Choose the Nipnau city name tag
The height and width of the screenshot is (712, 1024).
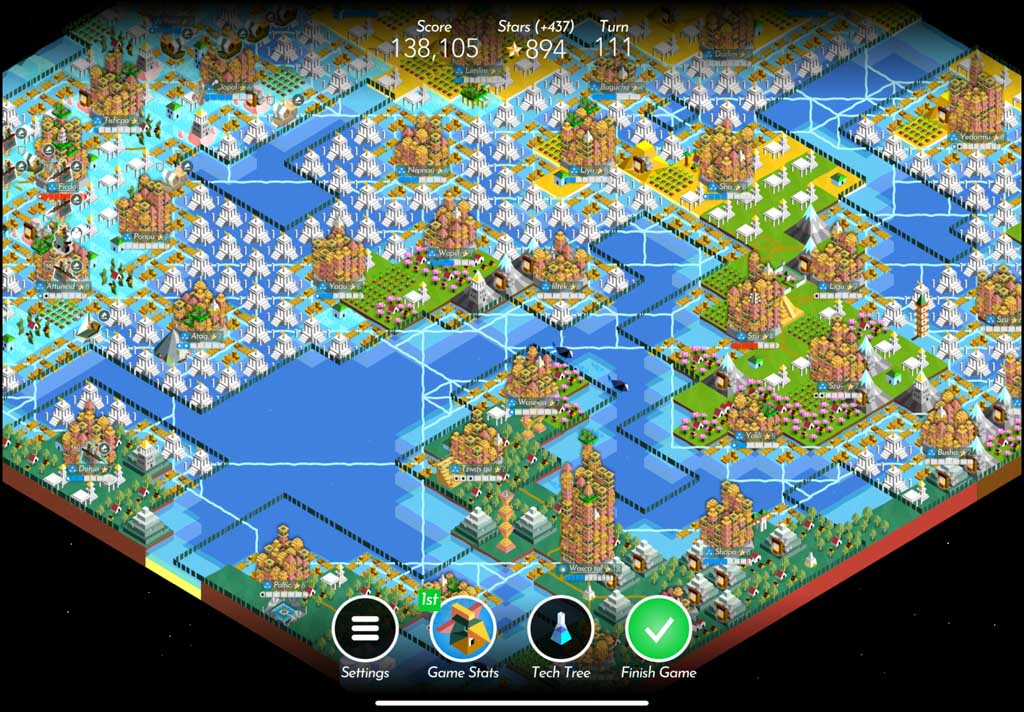click(427, 170)
